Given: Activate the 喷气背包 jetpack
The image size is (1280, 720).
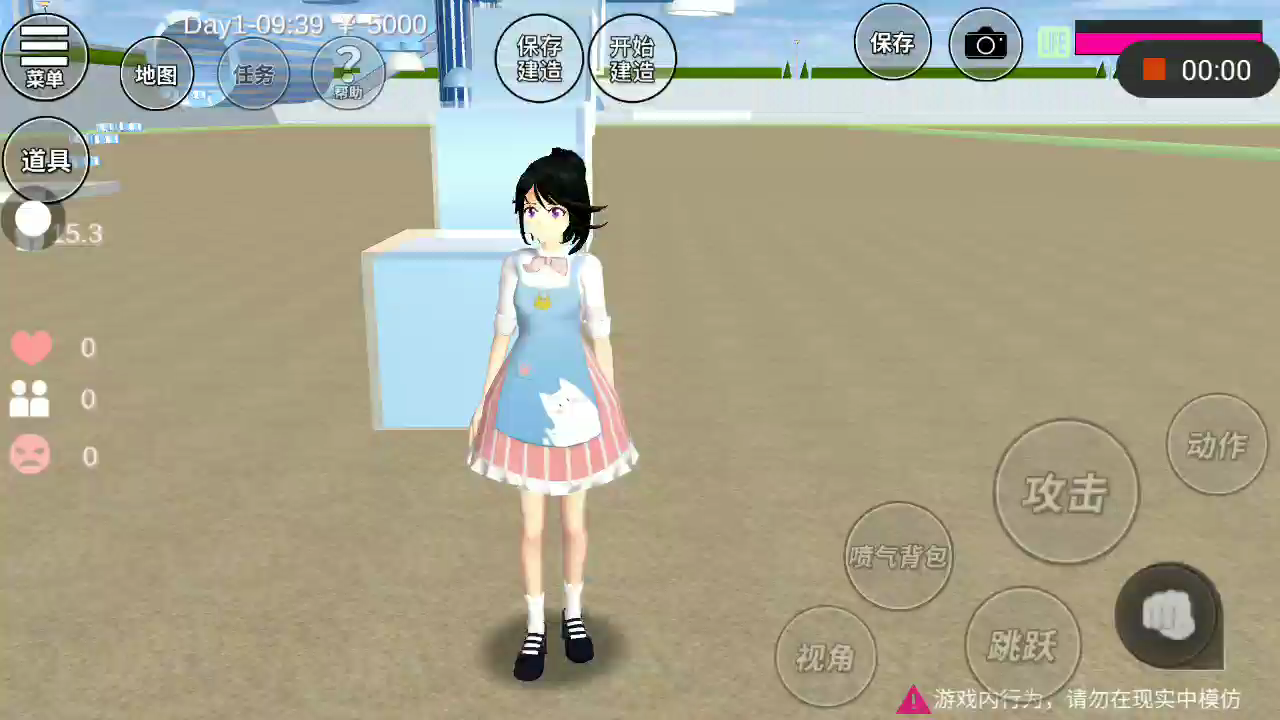Looking at the screenshot, I should (898, 556).
